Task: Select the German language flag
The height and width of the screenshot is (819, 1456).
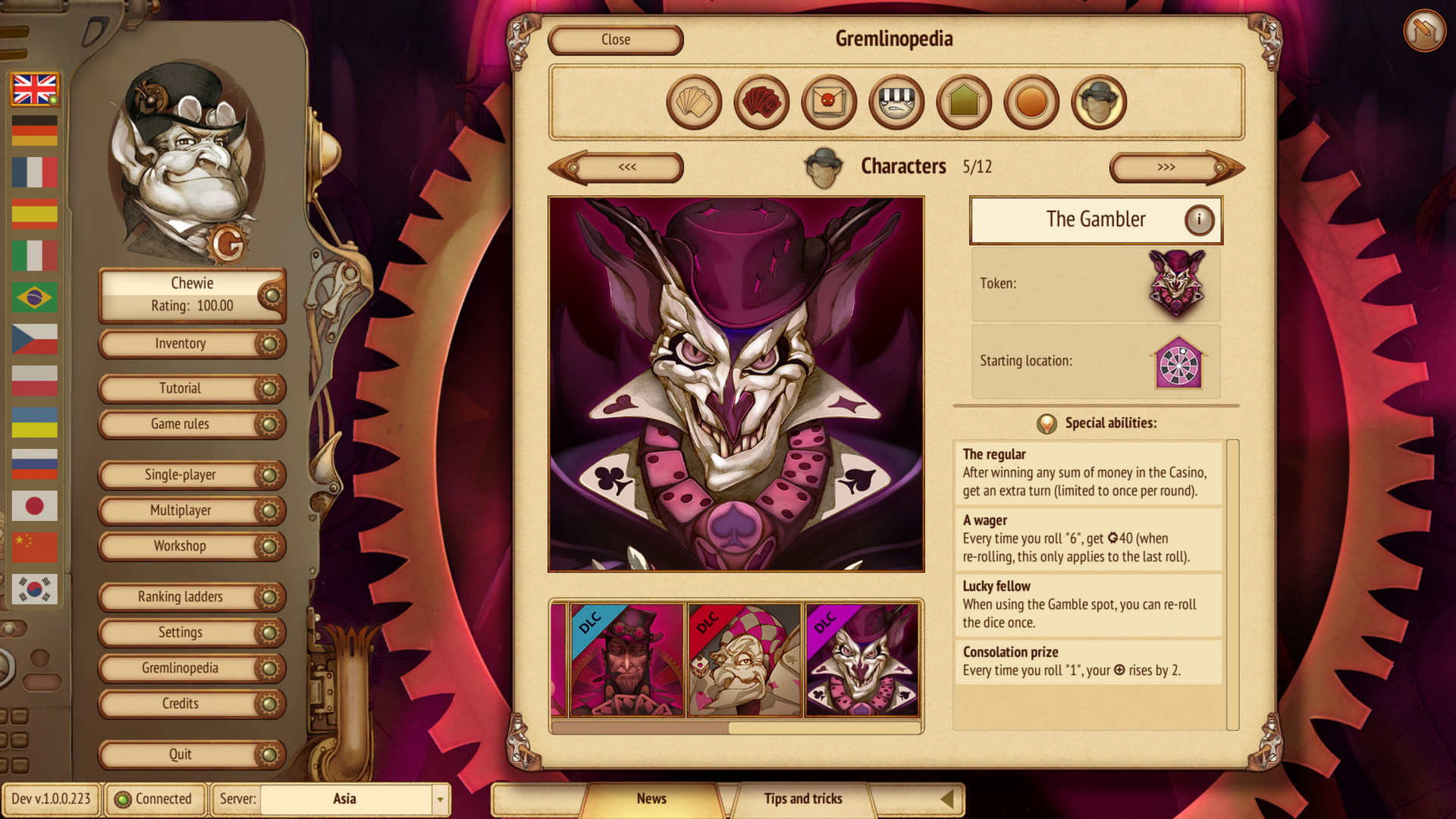Action: (x=35, y=130)
